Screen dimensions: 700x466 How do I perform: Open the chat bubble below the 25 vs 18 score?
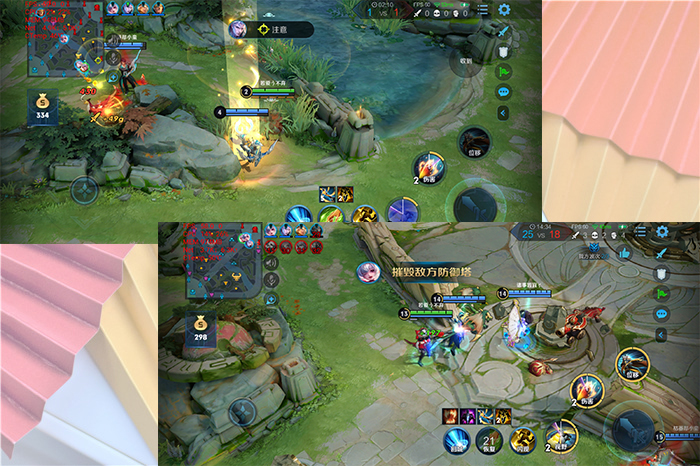661,313
